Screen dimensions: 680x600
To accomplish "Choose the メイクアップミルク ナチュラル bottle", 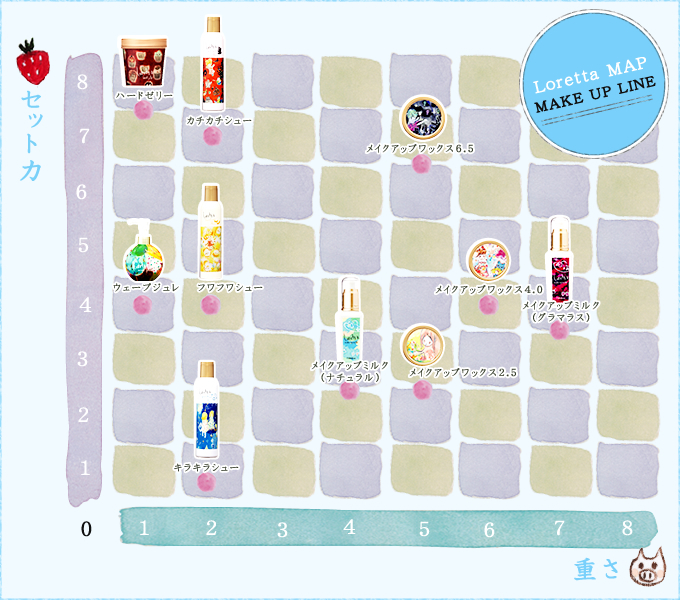I will [349, 320].
